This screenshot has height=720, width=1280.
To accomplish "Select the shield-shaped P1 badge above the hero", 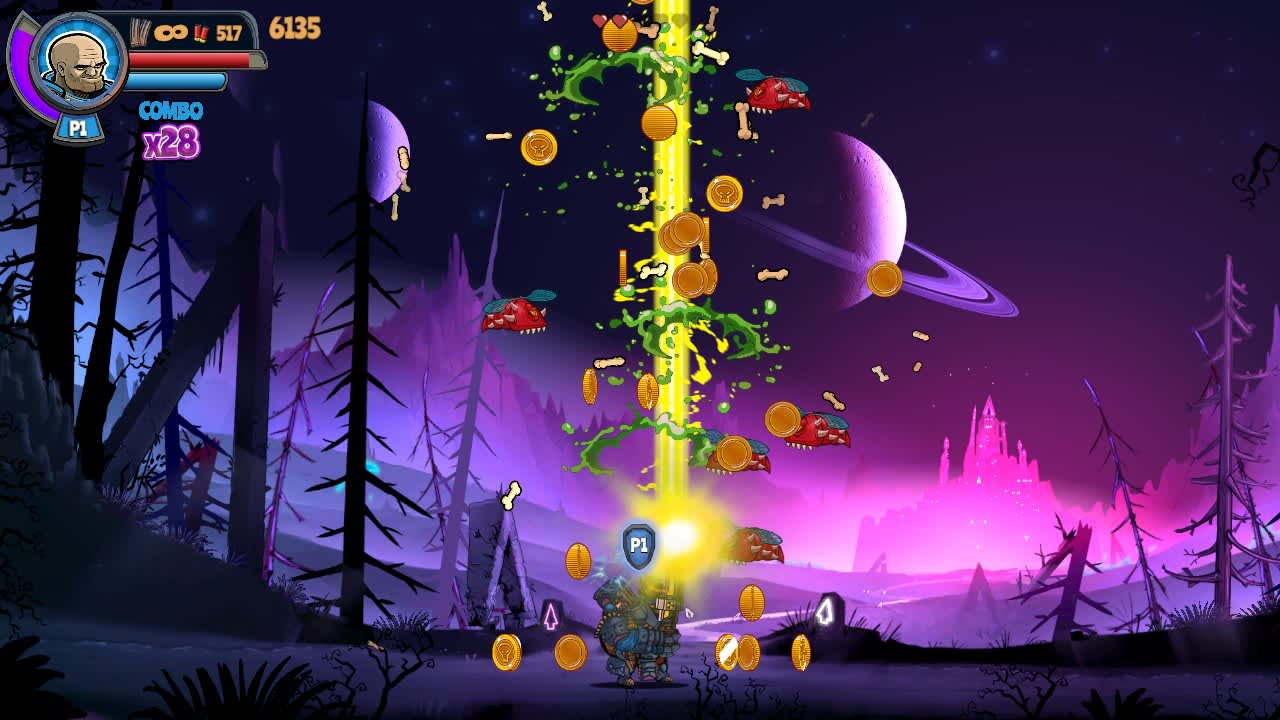I will point(637,543).
